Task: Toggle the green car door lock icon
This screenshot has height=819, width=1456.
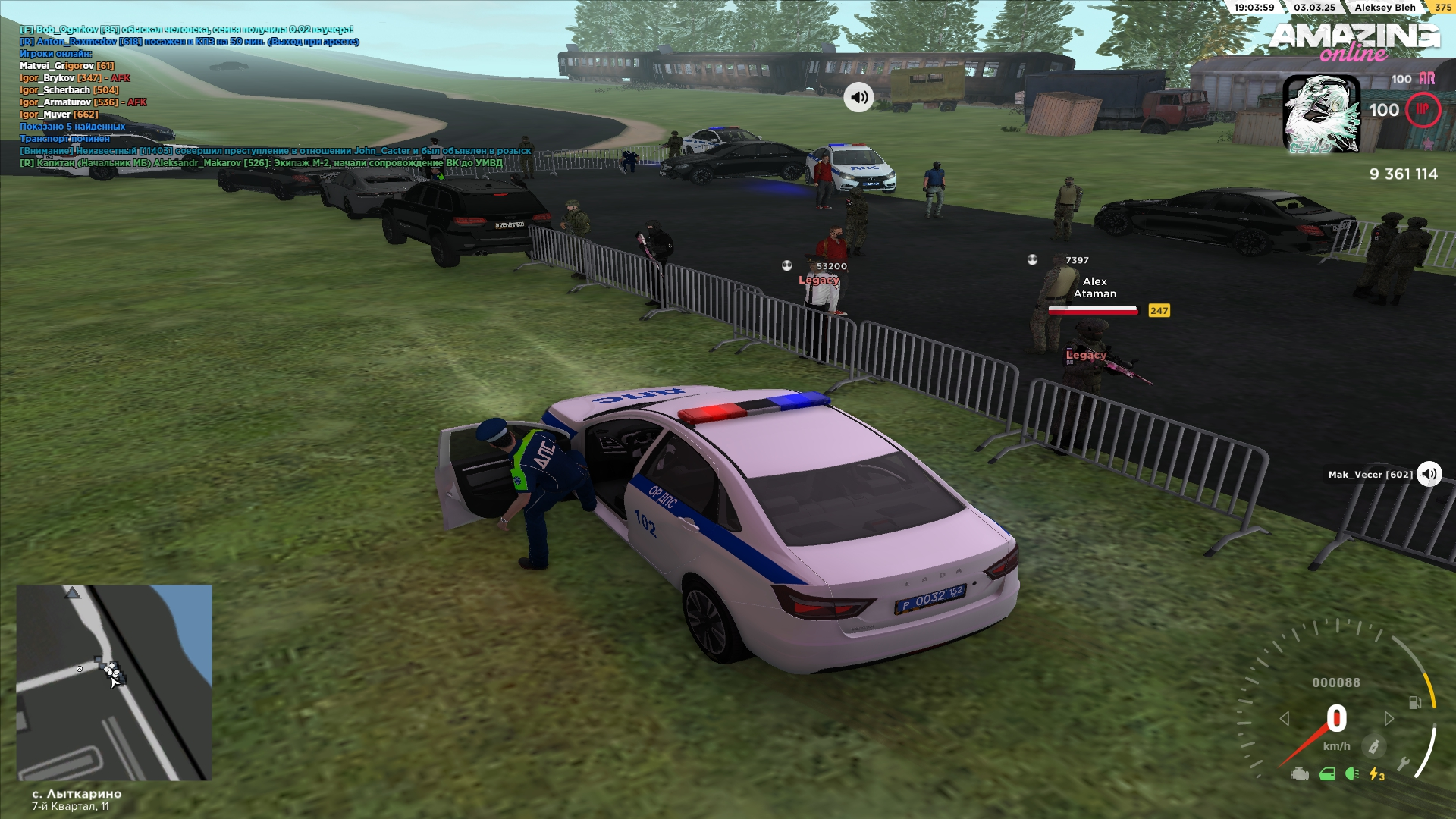Action: pos(1326,774)
